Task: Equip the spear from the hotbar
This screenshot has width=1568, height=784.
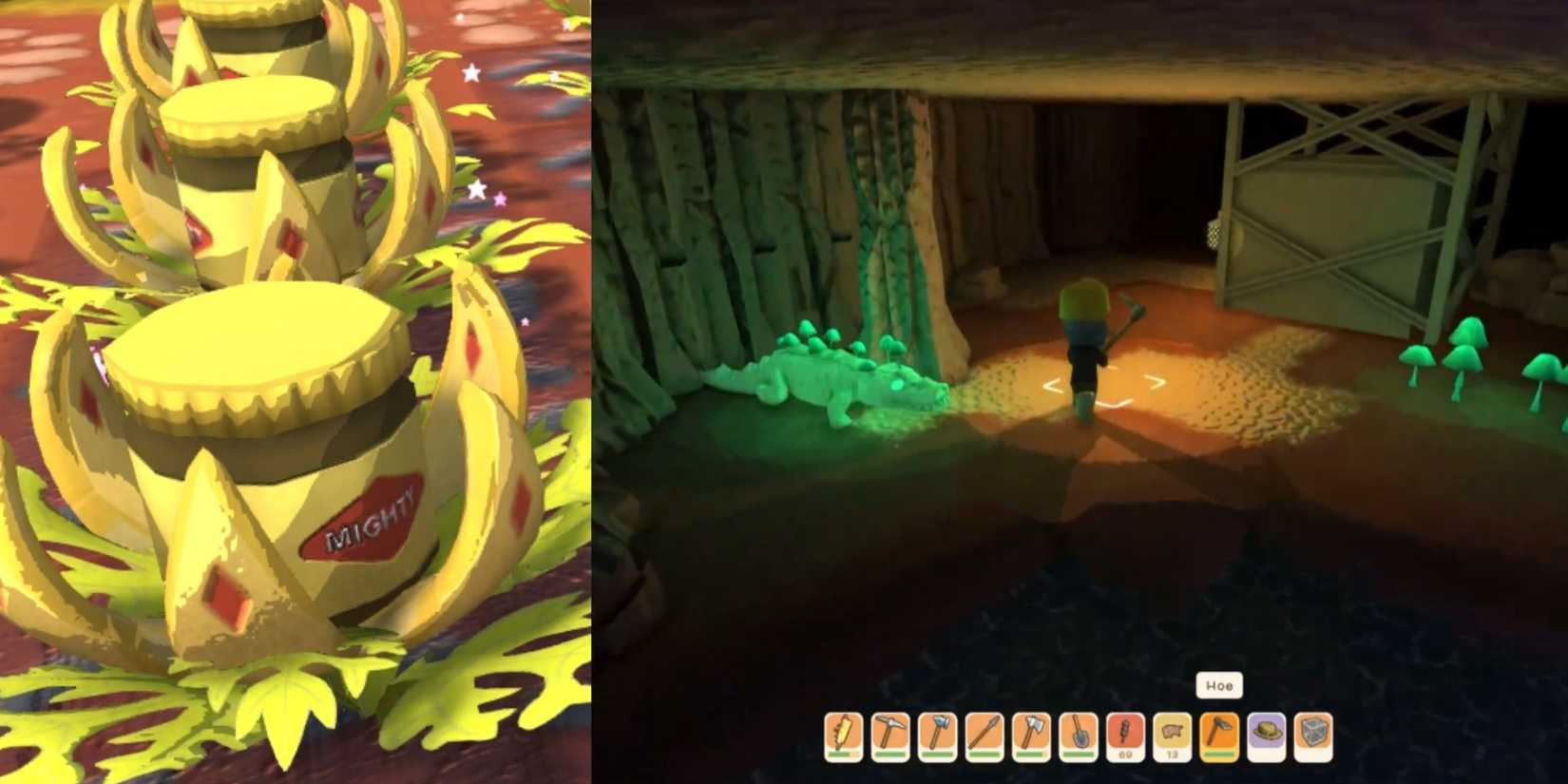Action: (985, 732)
